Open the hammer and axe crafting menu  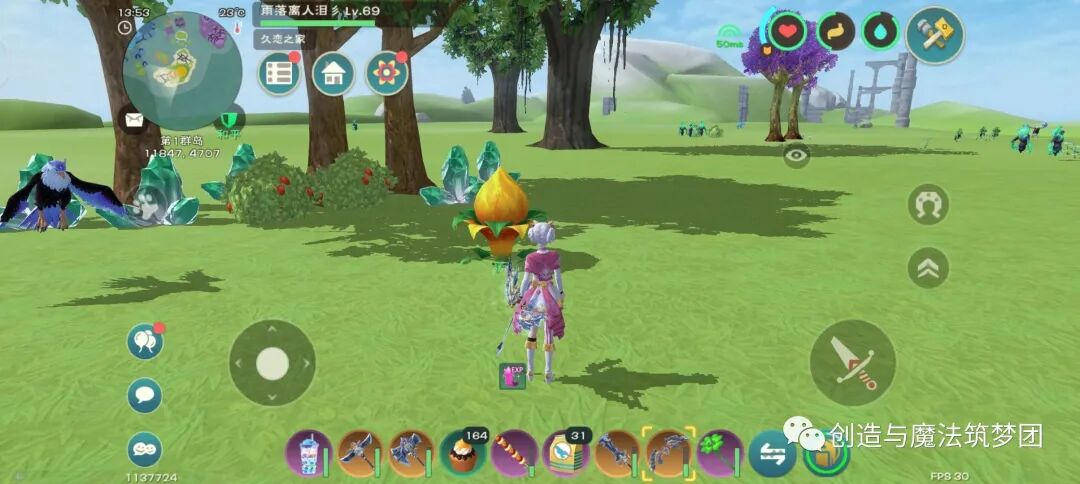[x=935, y=35]
